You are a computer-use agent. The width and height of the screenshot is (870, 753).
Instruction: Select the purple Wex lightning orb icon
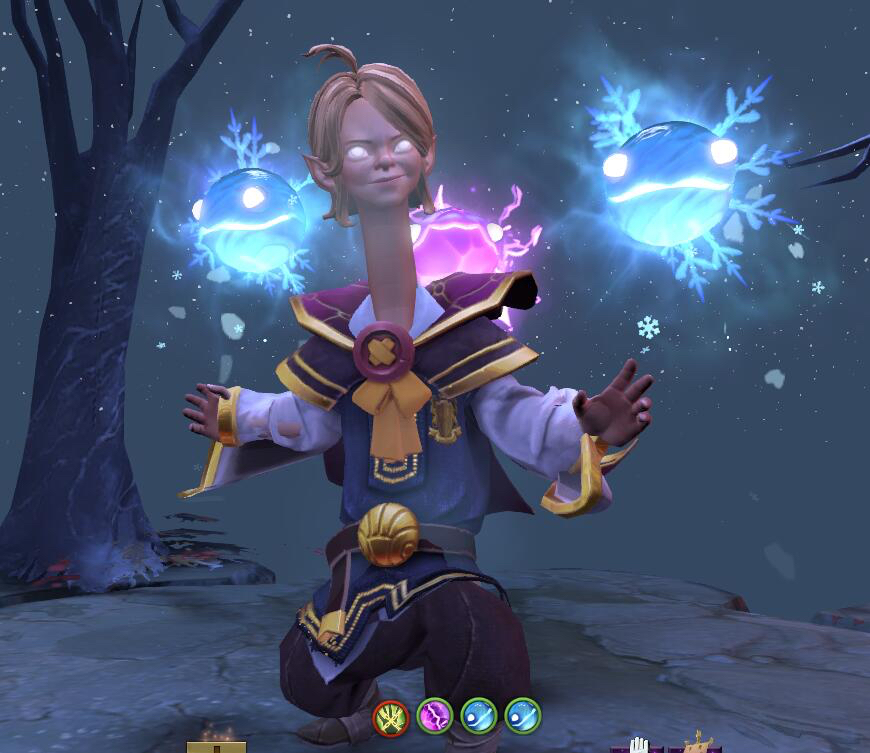[434, 716]
